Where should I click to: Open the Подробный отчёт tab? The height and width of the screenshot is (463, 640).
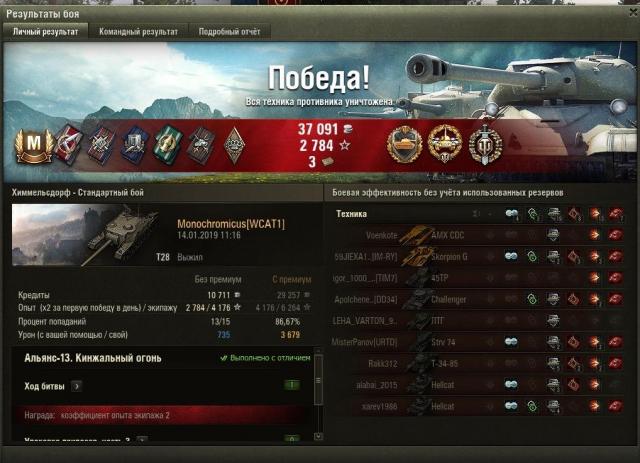click(x=229, y=32)
